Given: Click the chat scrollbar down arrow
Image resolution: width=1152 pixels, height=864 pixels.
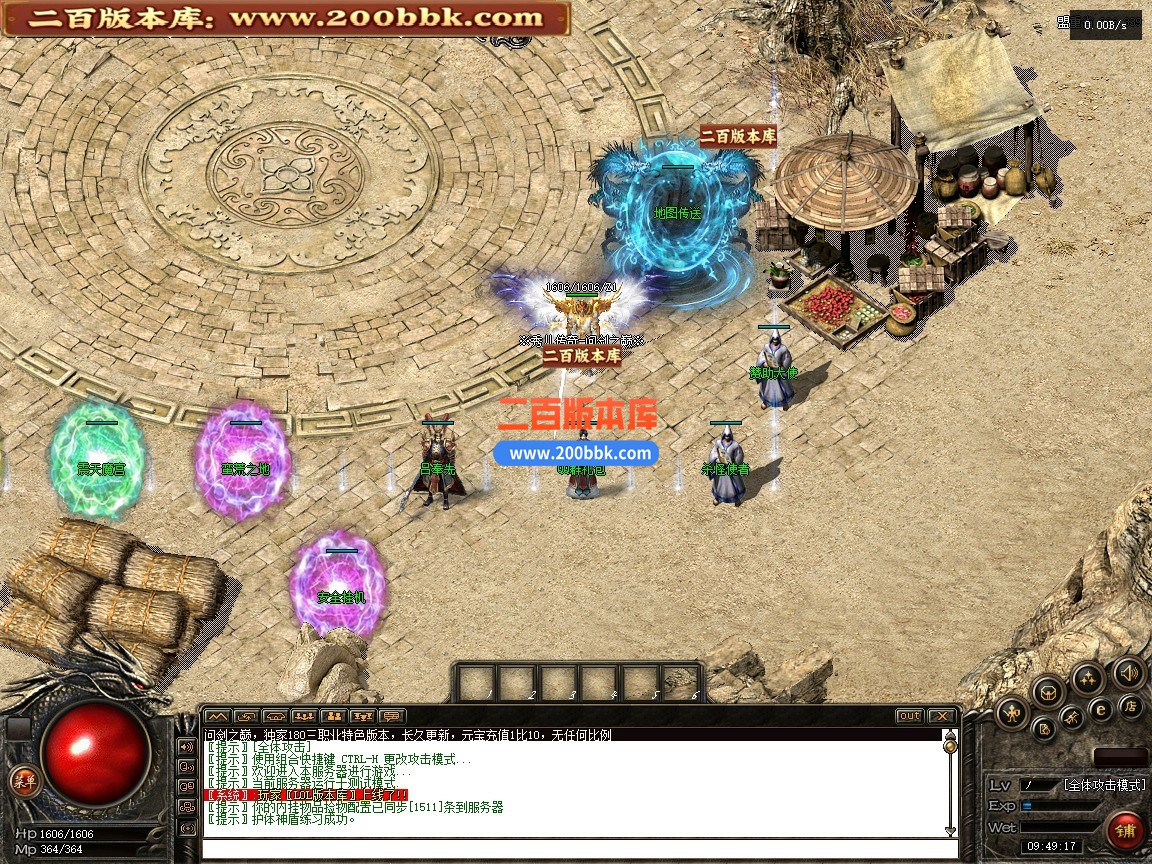Looking at the screenshot, I should pyautogui.click(x=950, y=830).
